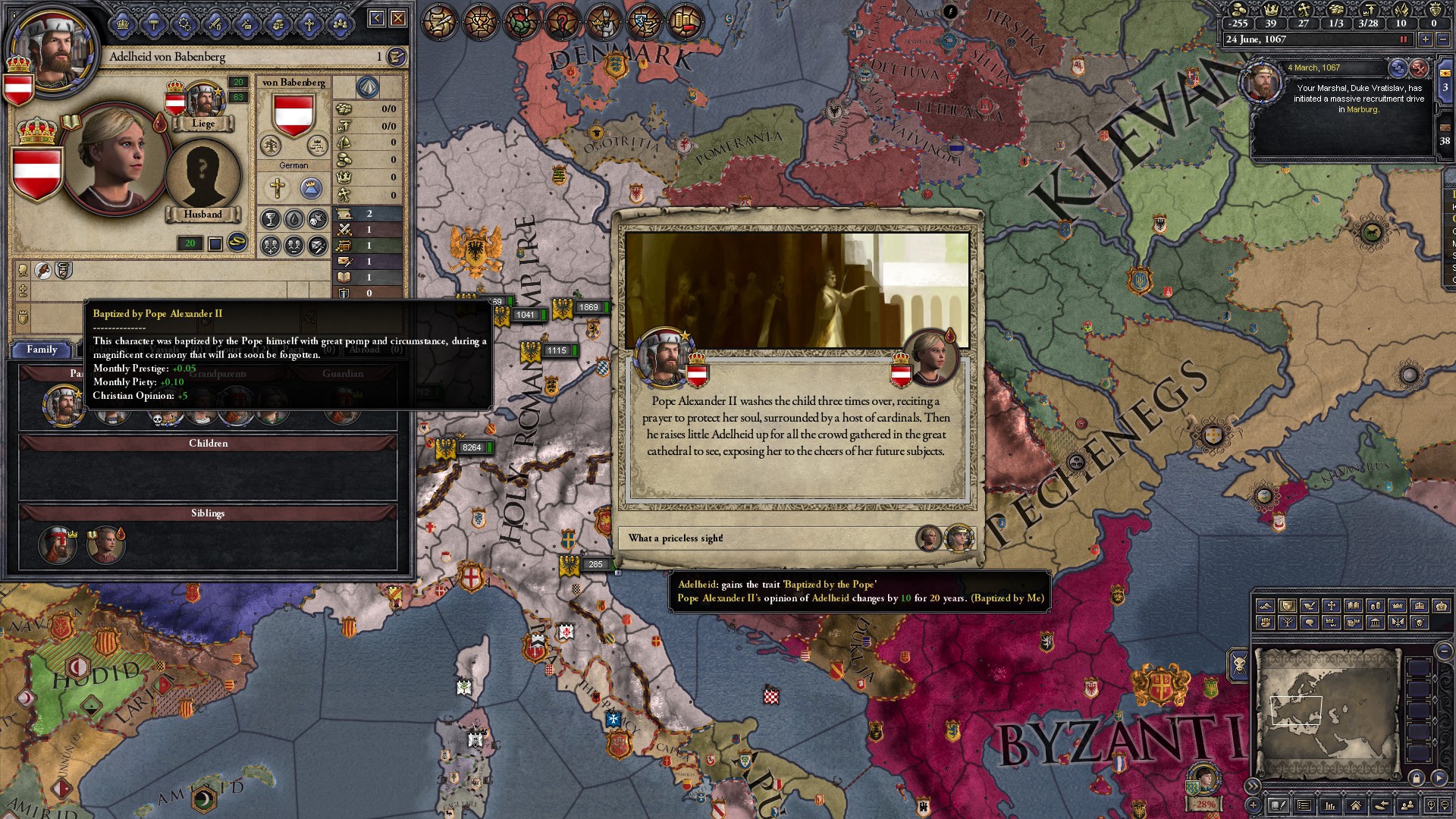
Task: Go back using the character panel arrow button
Action: pyautogui.click(x=377, y=18)
